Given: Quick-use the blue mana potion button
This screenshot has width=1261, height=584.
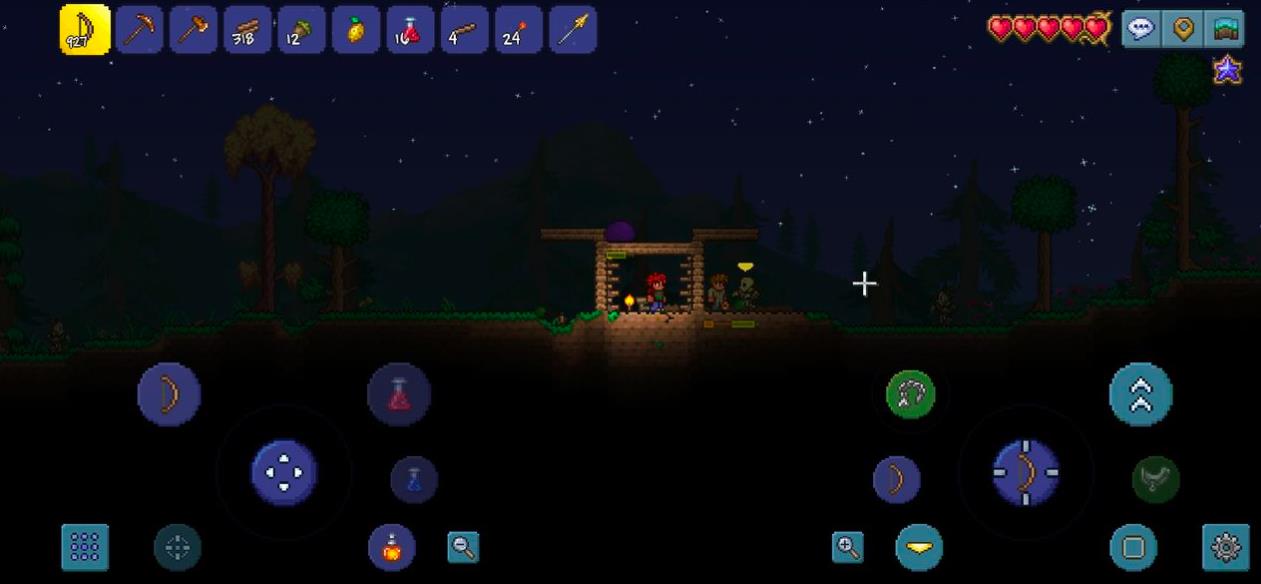Looking at the screenshot, I should point(414,480).
